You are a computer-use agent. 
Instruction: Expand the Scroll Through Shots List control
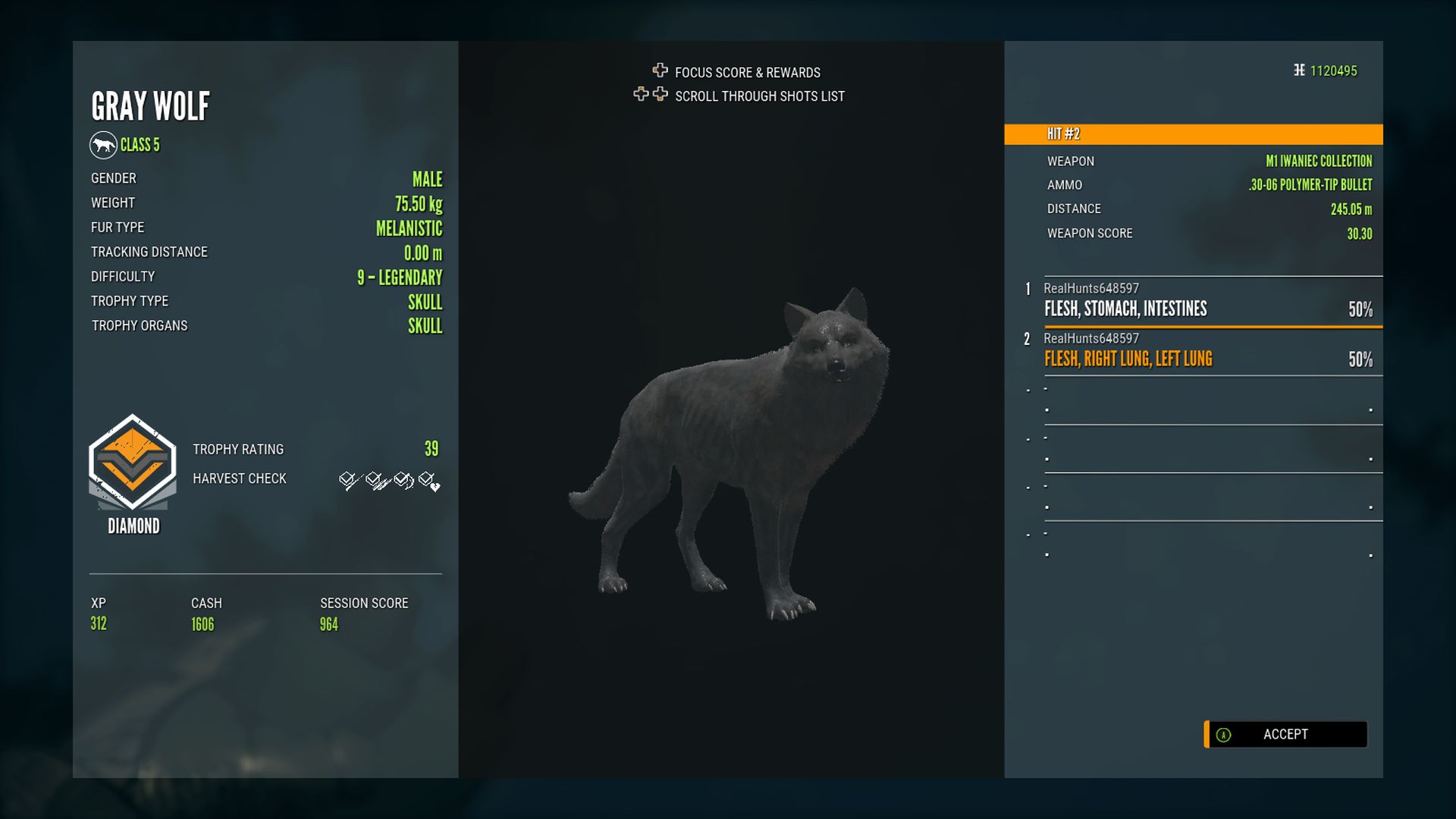point(758,96)
